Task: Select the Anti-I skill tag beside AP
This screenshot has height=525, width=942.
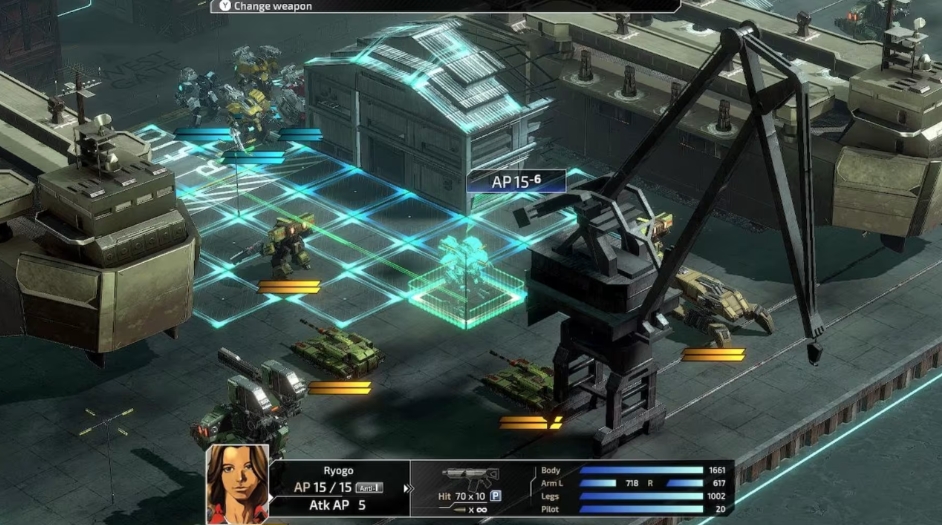Action: point(371,487)
